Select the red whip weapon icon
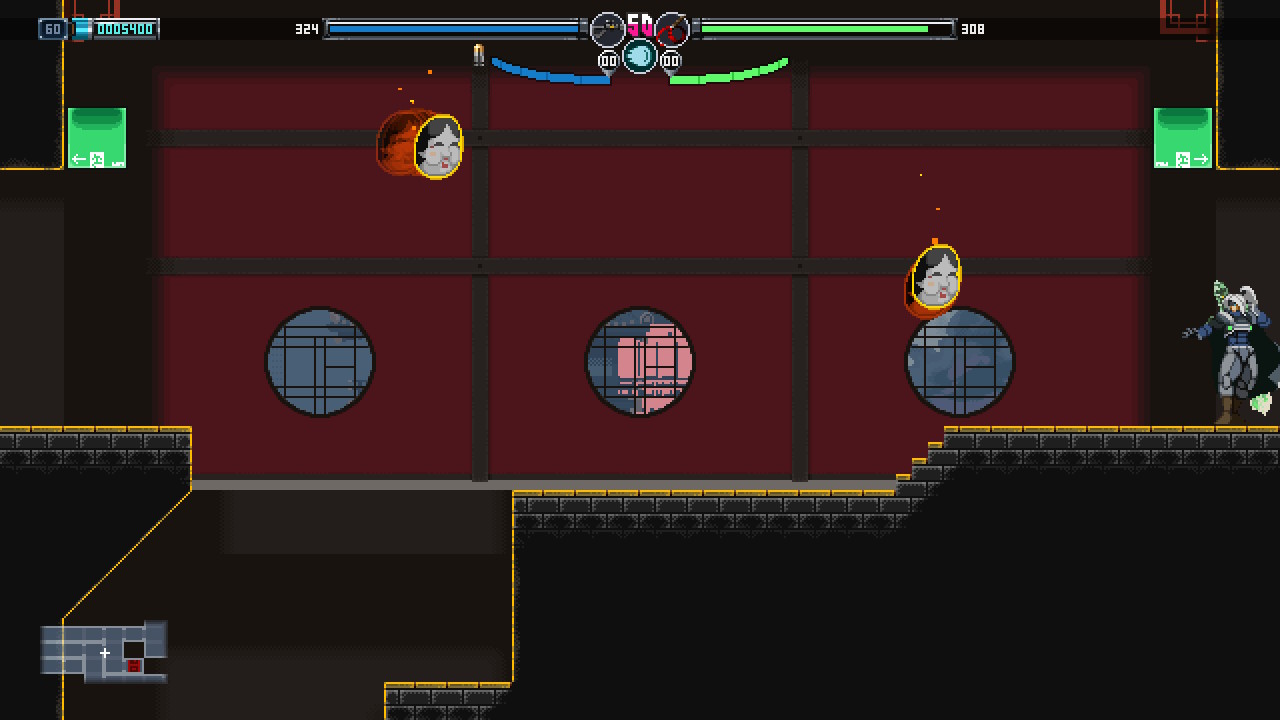This screenshot has height=720, width=1280. tap(672, 29)
